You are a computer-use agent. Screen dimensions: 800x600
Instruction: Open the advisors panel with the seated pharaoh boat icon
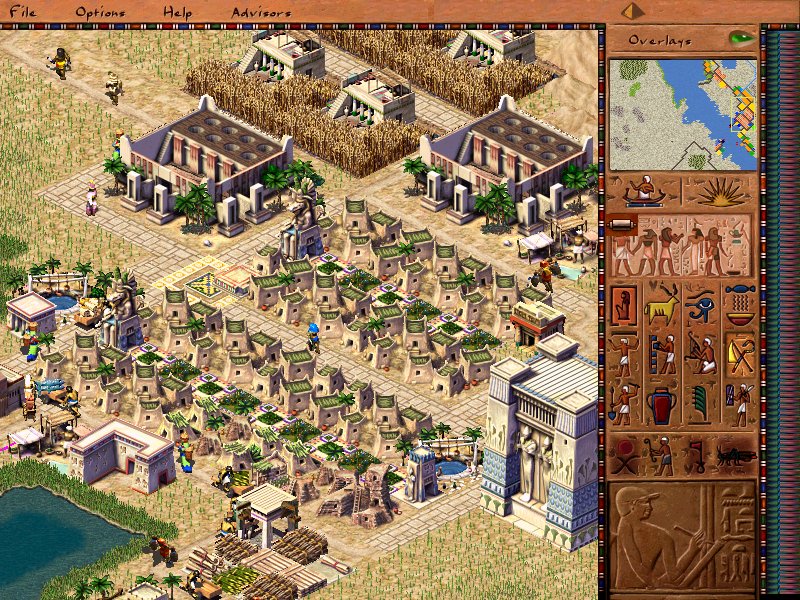click(x=644, y=192)
